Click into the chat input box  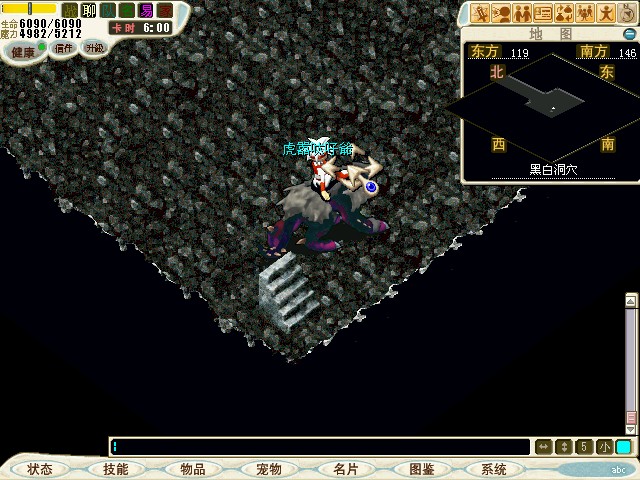320,447
